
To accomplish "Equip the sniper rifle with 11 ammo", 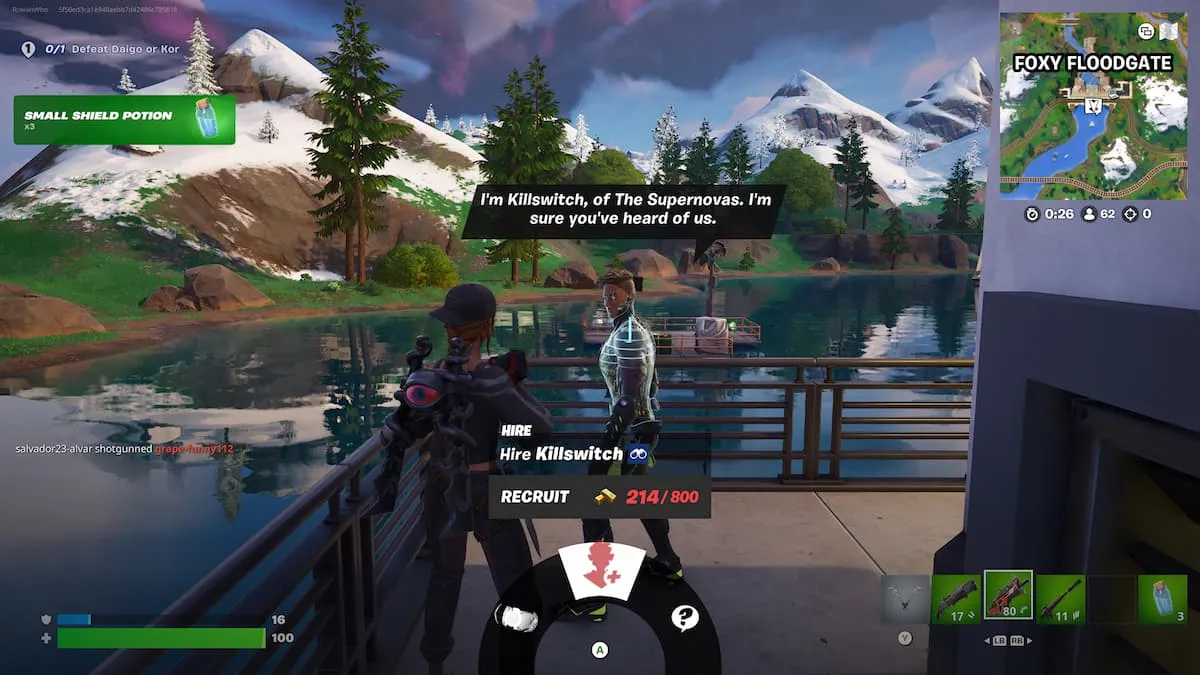I will (x=1060, y=598).
